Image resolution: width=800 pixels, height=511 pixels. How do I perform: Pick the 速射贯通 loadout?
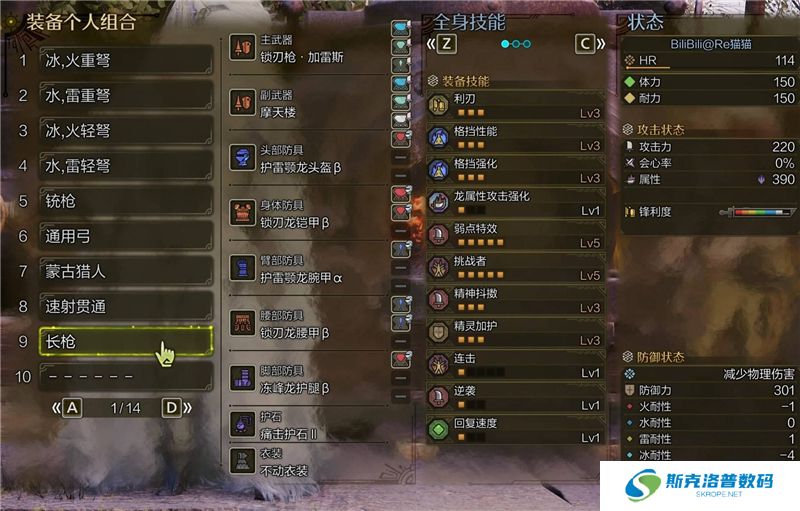(x=125, y=306)
